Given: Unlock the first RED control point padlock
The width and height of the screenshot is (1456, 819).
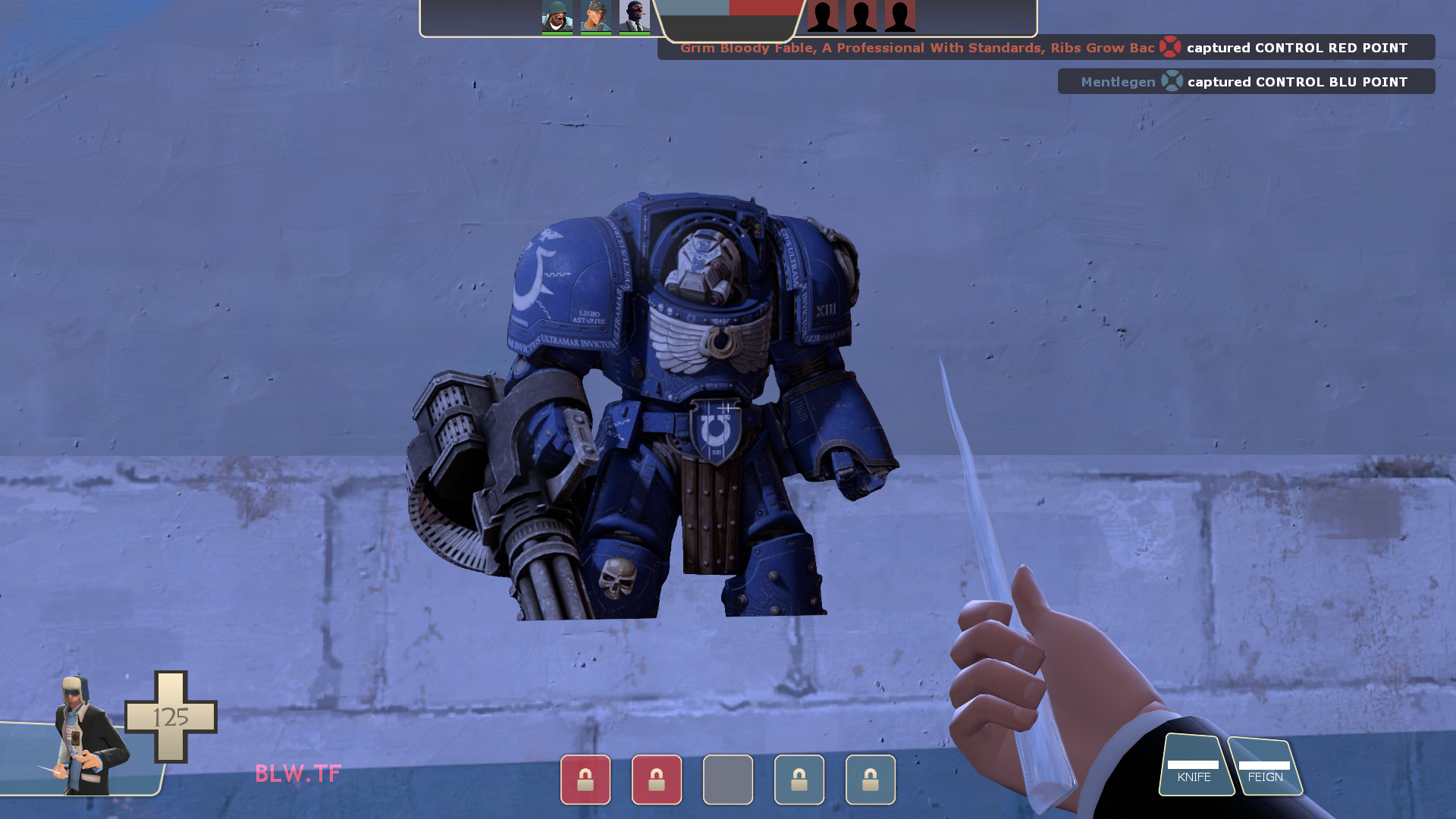Looking at the screenshot, I should (585, 780).
